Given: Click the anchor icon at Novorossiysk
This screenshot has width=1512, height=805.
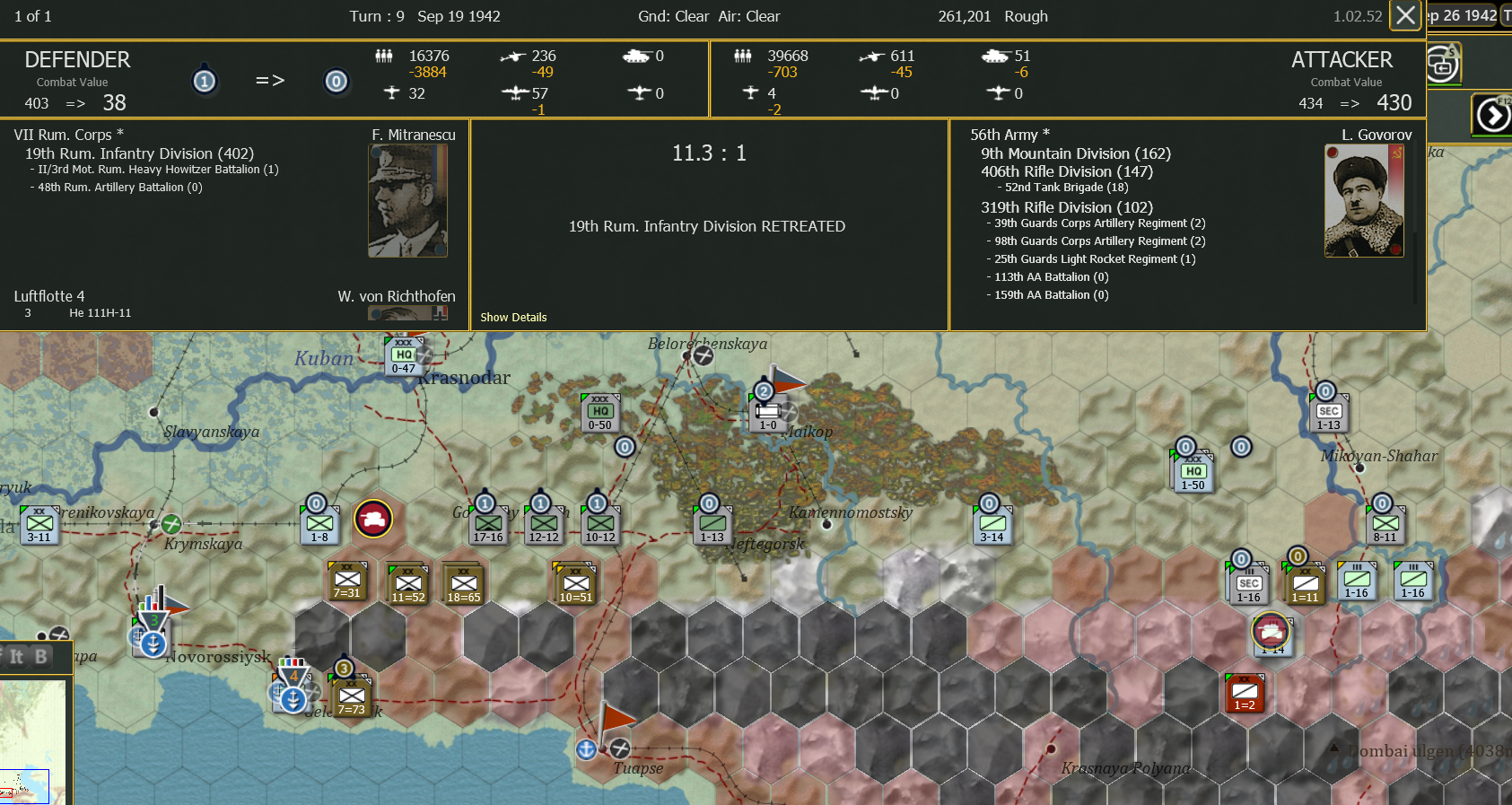Looking at the screenshot, I should point(153,643).
